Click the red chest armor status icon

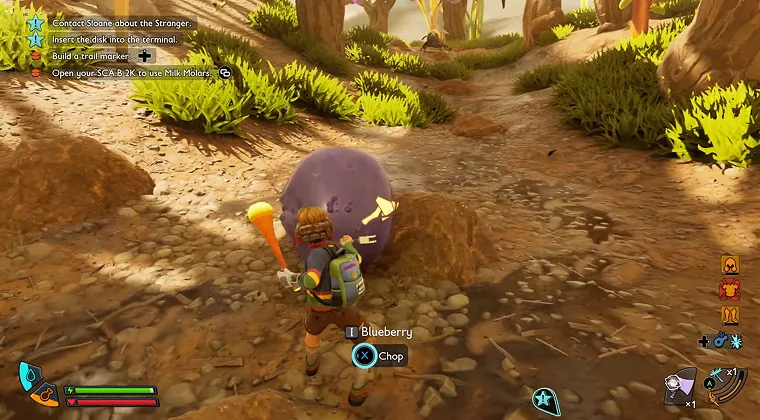tap(730, 290)
